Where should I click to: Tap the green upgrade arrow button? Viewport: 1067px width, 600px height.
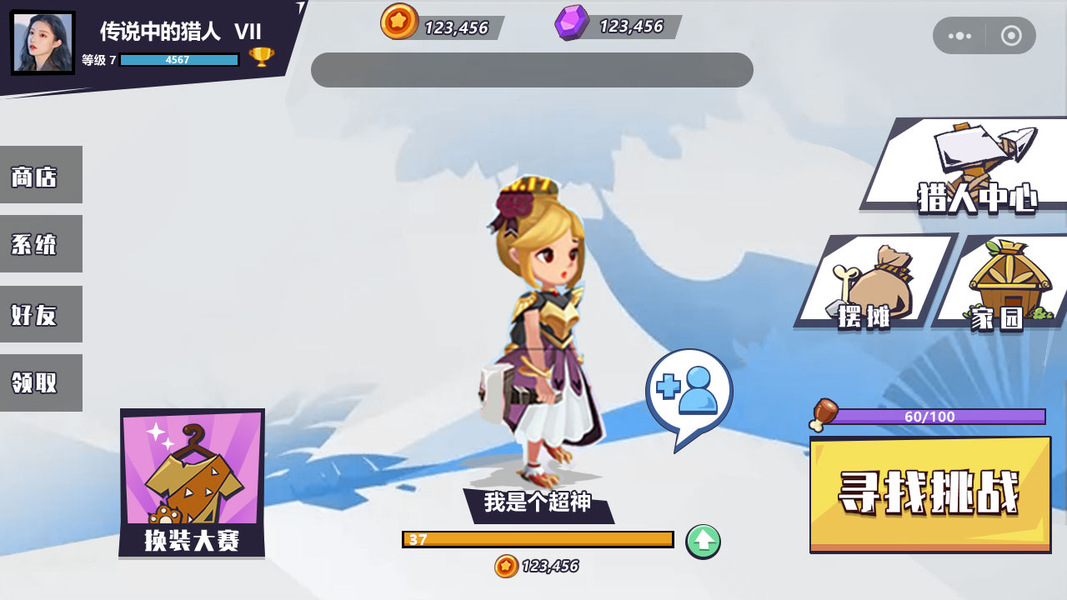tap(703, 541)
